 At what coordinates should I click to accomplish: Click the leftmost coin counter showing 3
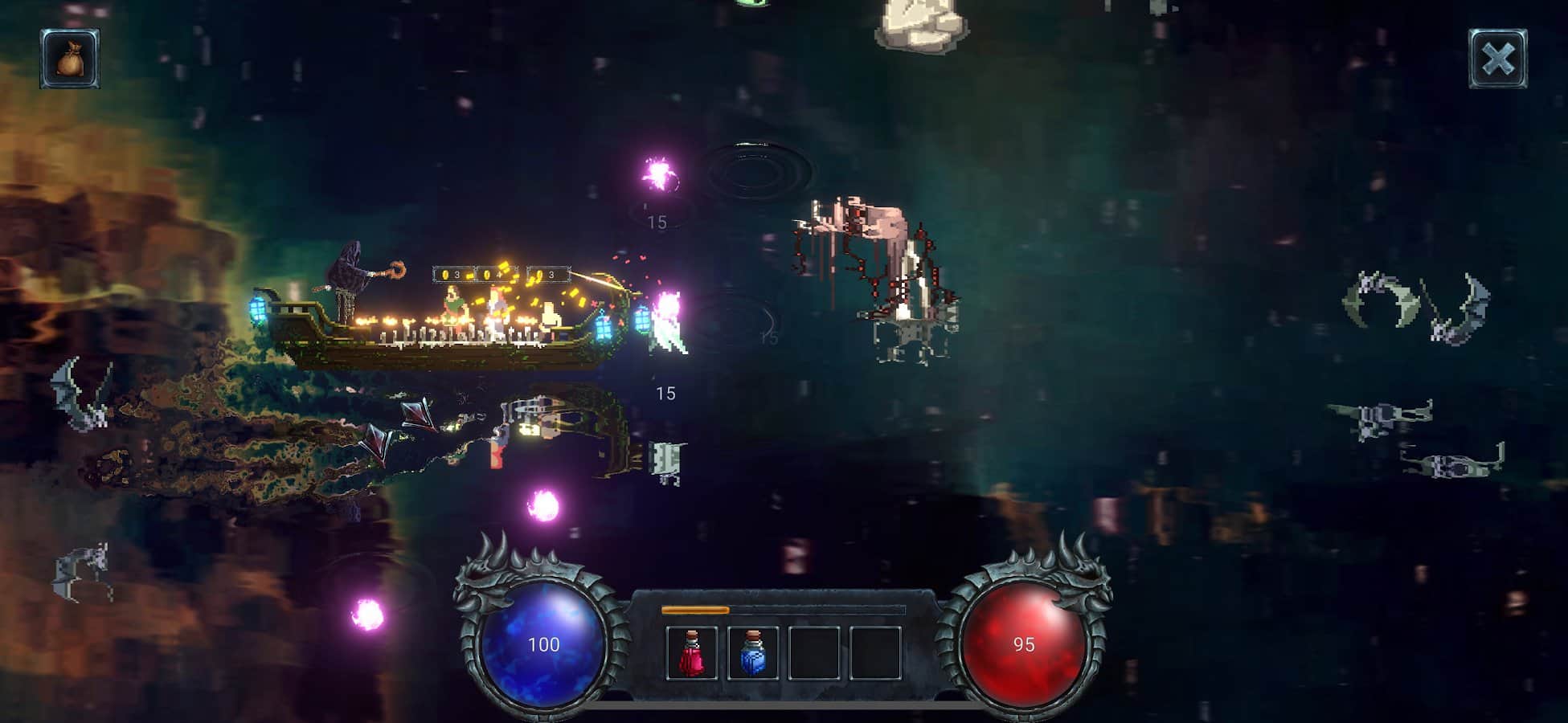tap(450, 275)
